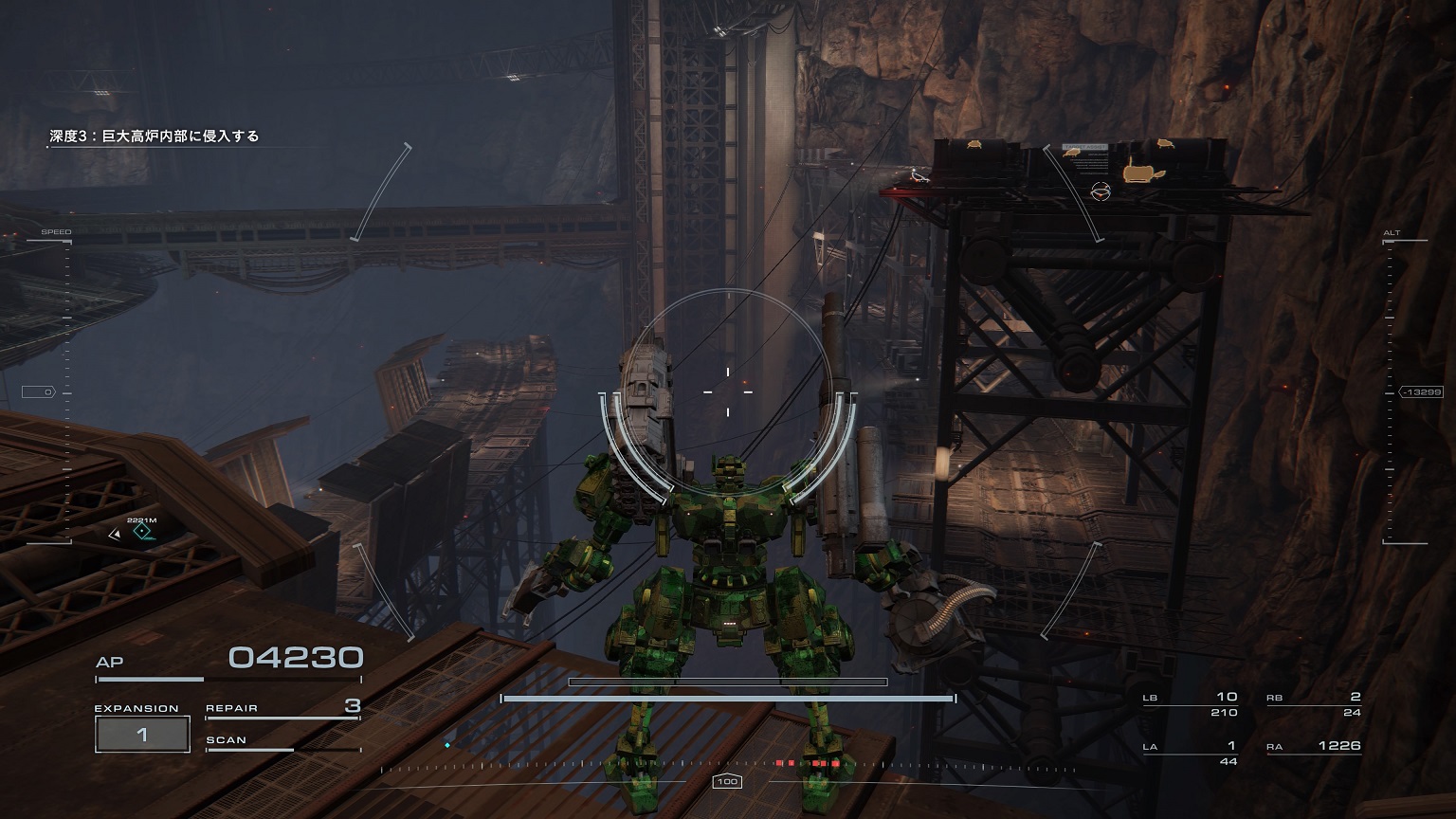This screenshot has height=819, width=1456.
Task: Select the mission objective banner 深度3
Action: 152,136
